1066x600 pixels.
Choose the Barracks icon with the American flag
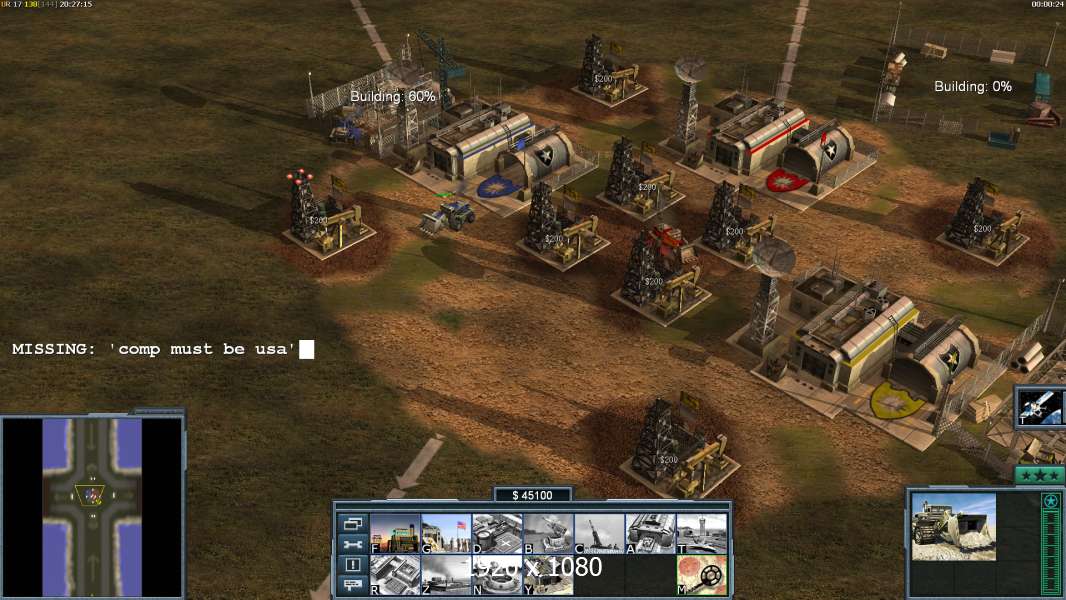tap(446, 534)
